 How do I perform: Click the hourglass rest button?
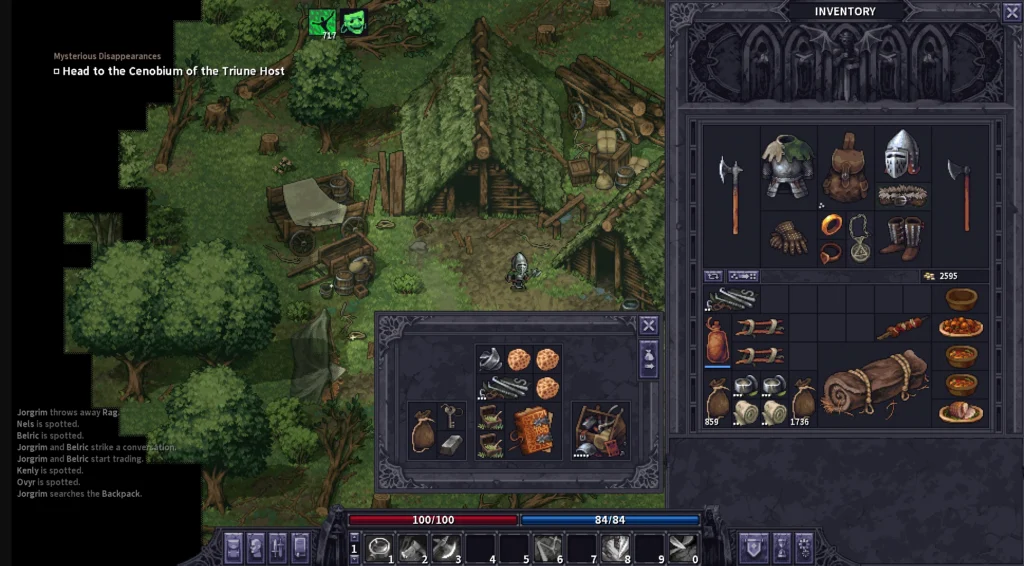click(x=781, y=547)
